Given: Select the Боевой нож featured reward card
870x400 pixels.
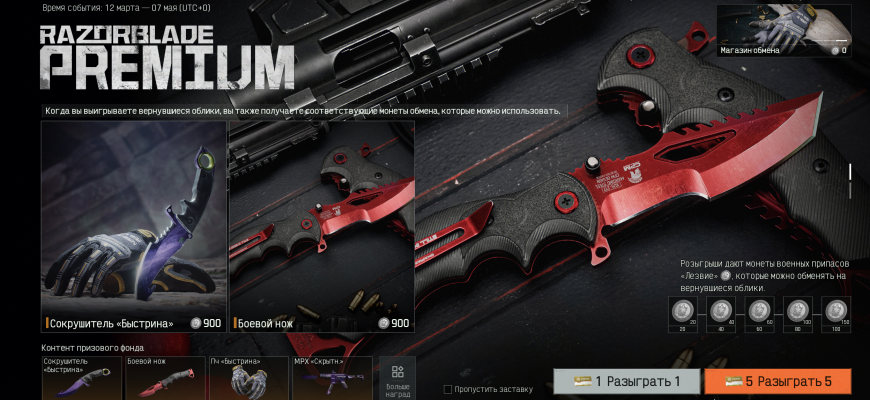Looking at the screenshot, I should (321, 226).
